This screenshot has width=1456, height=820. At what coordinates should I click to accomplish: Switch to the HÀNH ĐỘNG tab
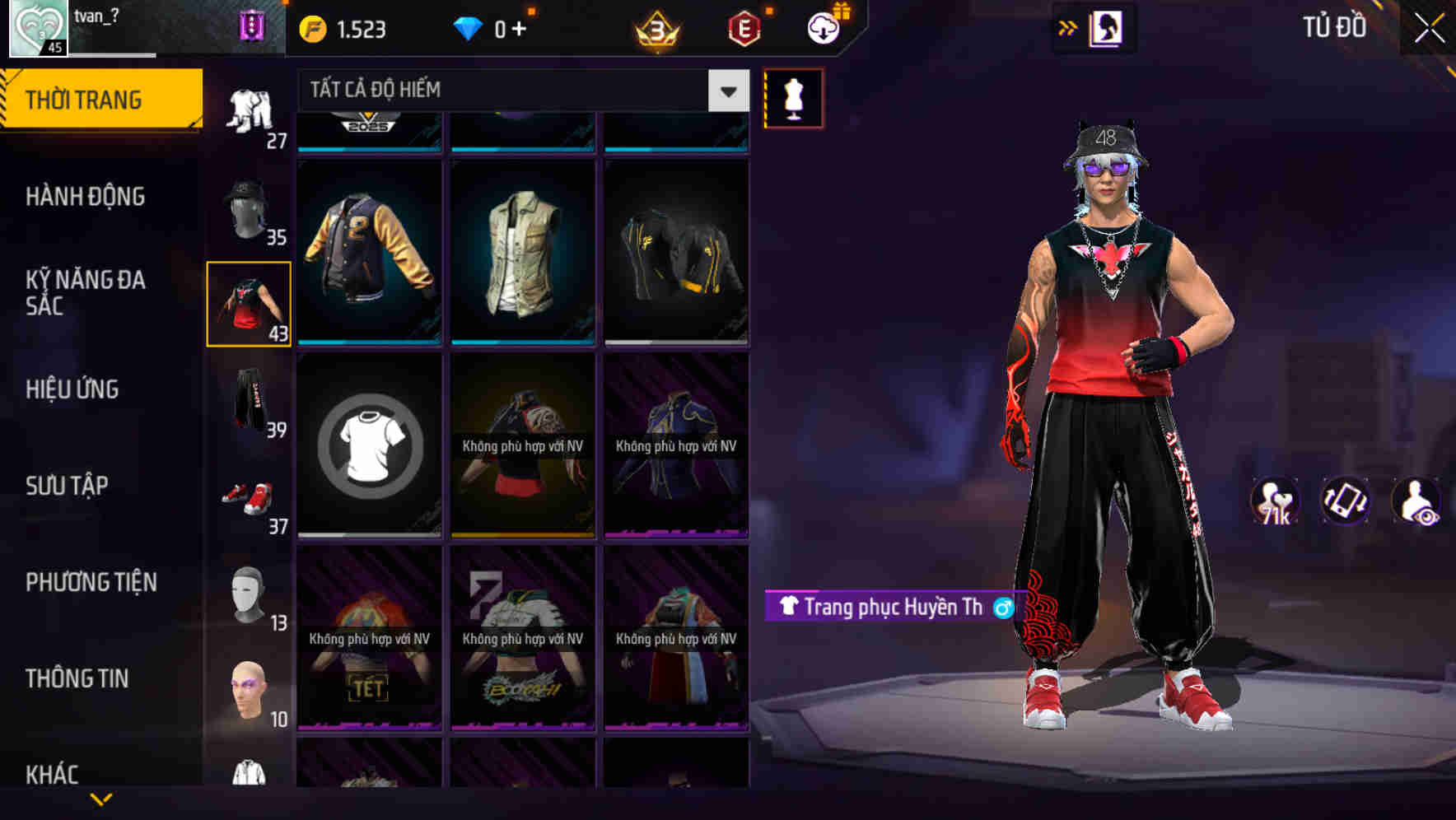pyautogui.click(x=86, y=197)
